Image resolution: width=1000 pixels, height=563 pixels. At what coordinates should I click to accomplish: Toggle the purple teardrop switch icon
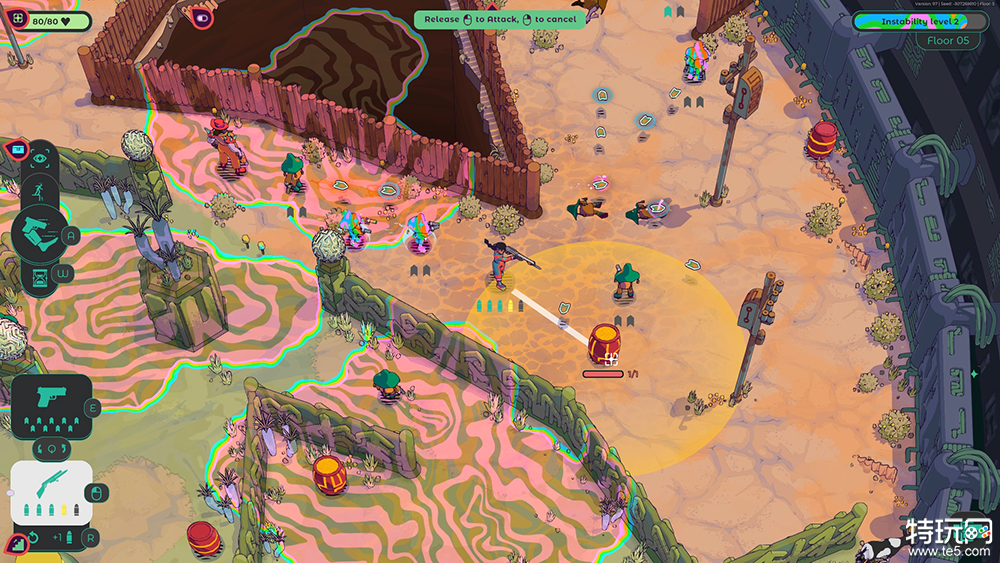[203, 17]
